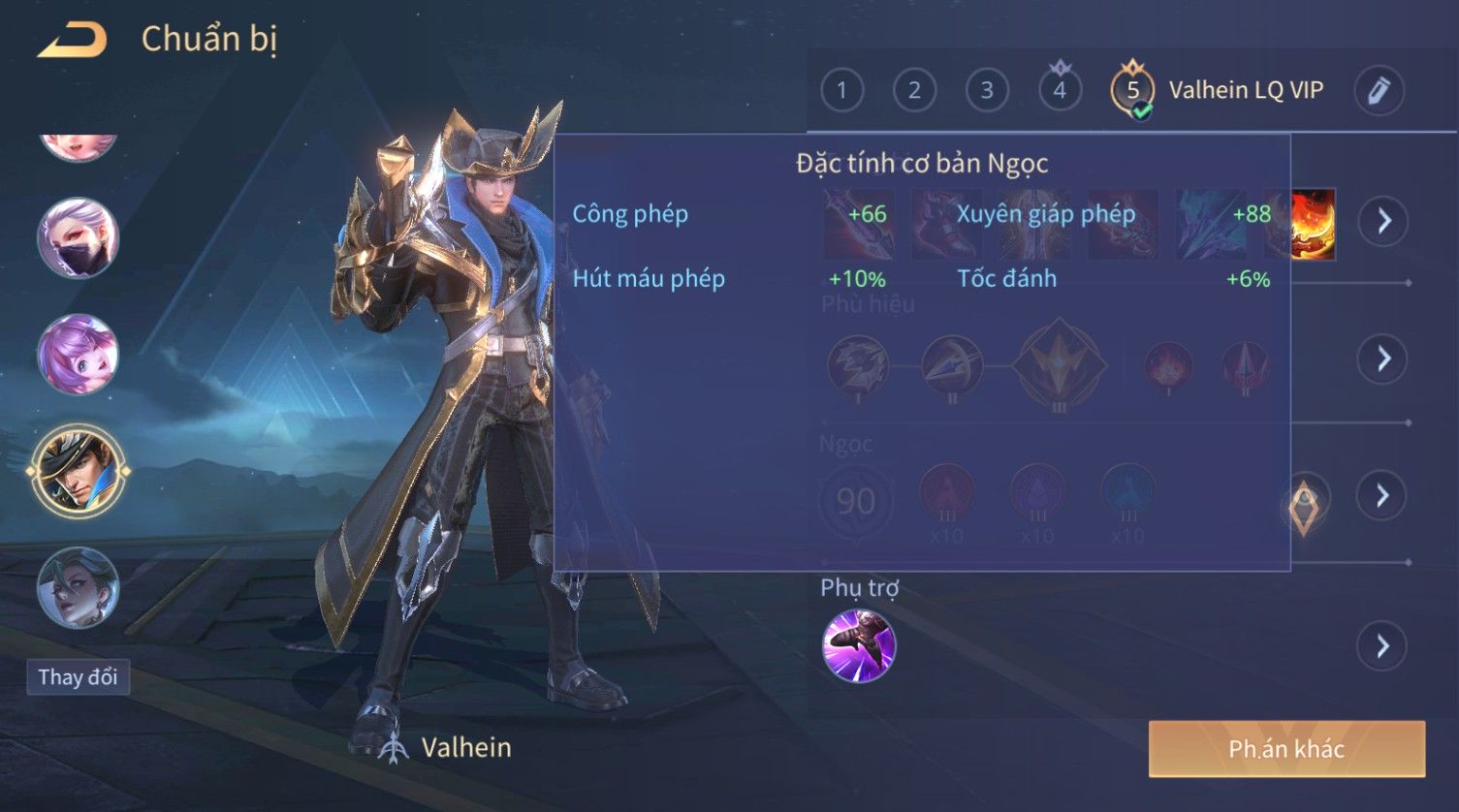Open the Phụ trợ arrow
Screen dimensions: 1459x812
[x=1382, y=645]
